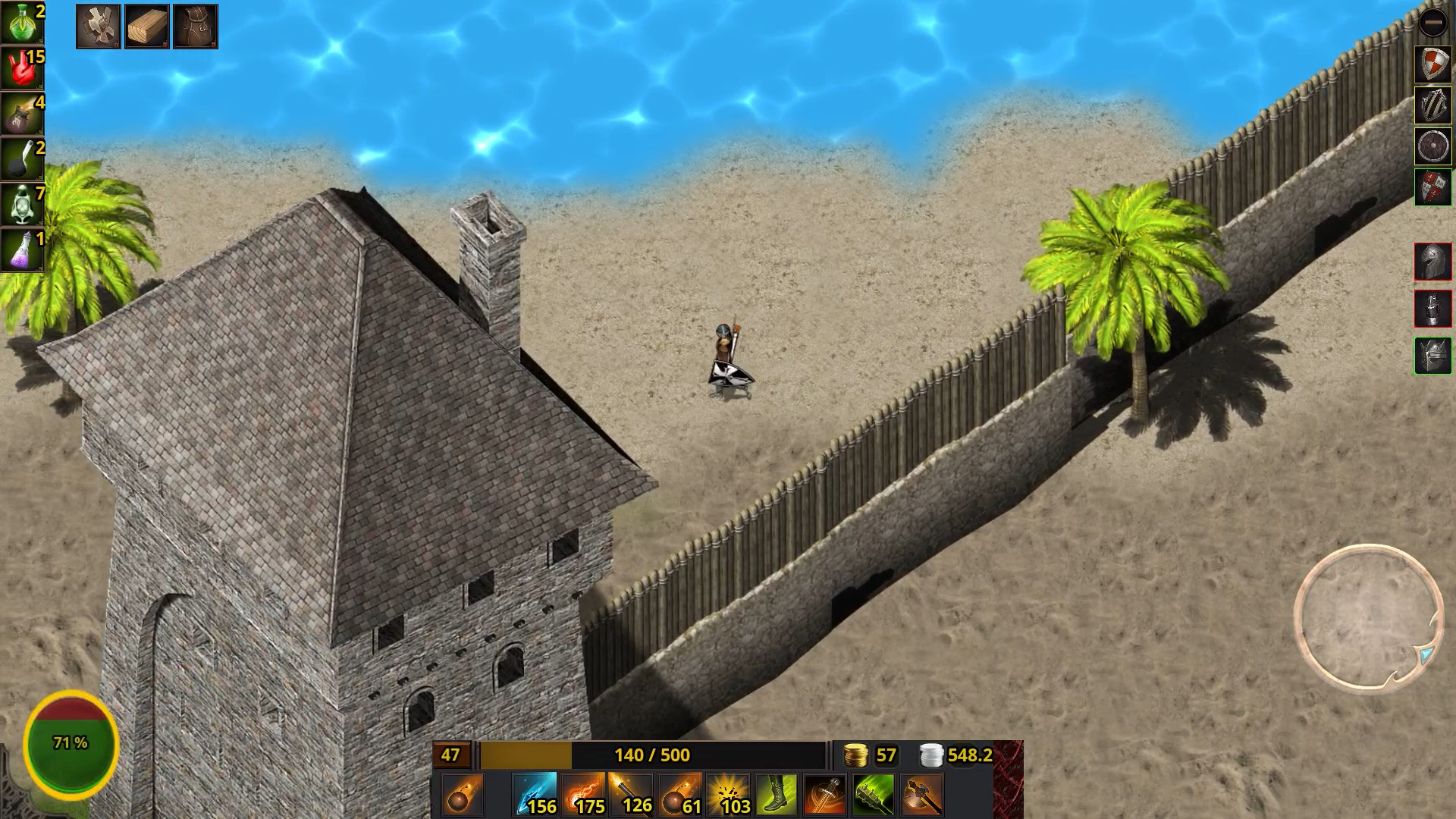
Task: Equip the green-bordered horned helmet
Action: pyautogui.click(x=1432, y=355)
